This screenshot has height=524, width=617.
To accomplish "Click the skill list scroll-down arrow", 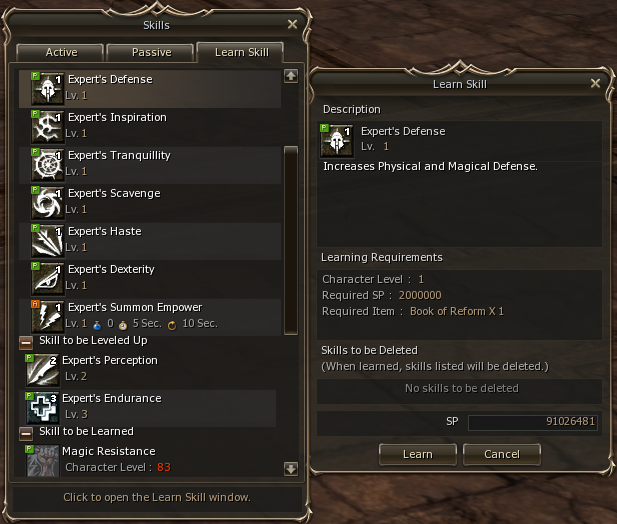I will pos(291,468).
